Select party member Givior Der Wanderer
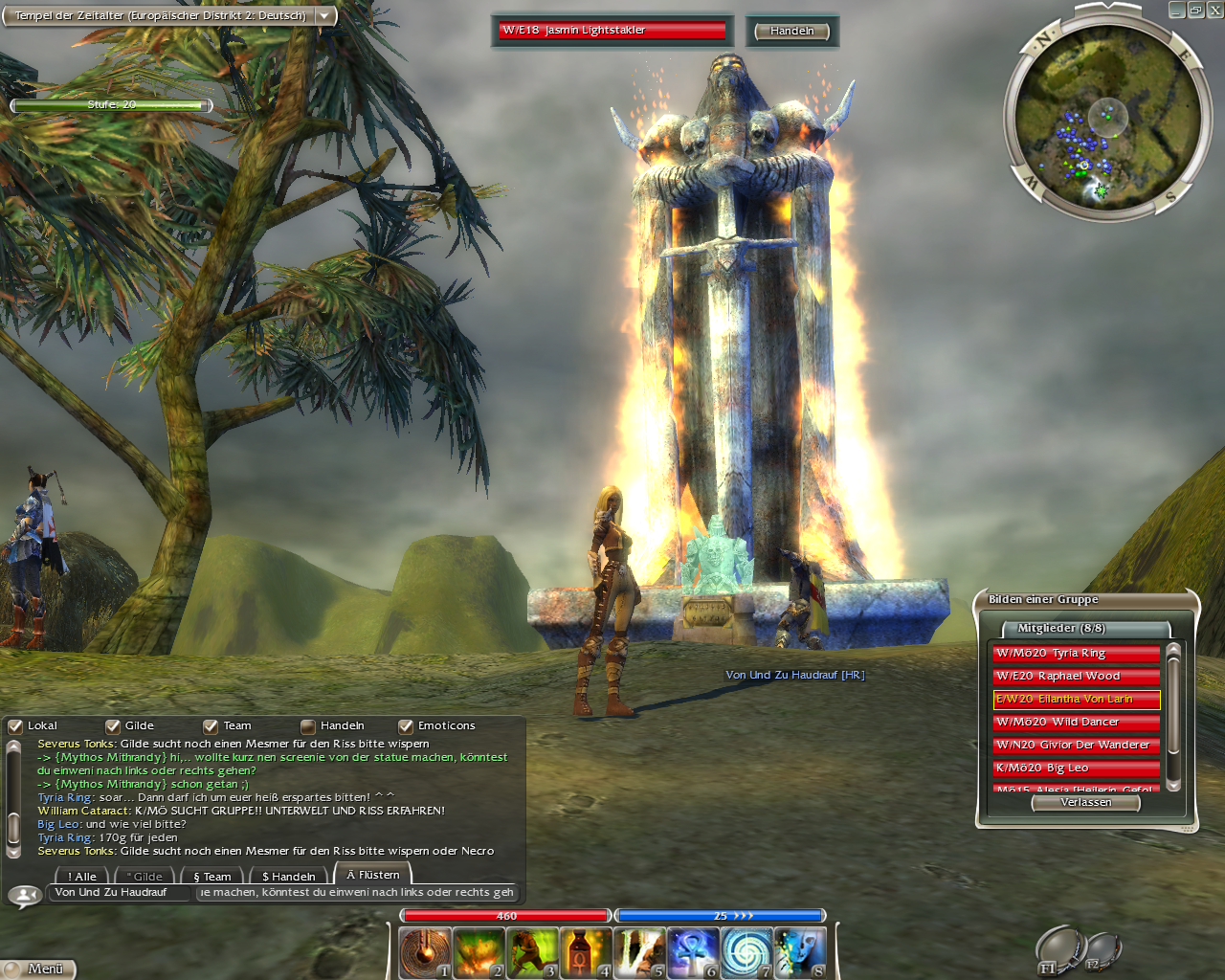The image size is (1225, 980). pyautogui.click(x=1076, y=746)
